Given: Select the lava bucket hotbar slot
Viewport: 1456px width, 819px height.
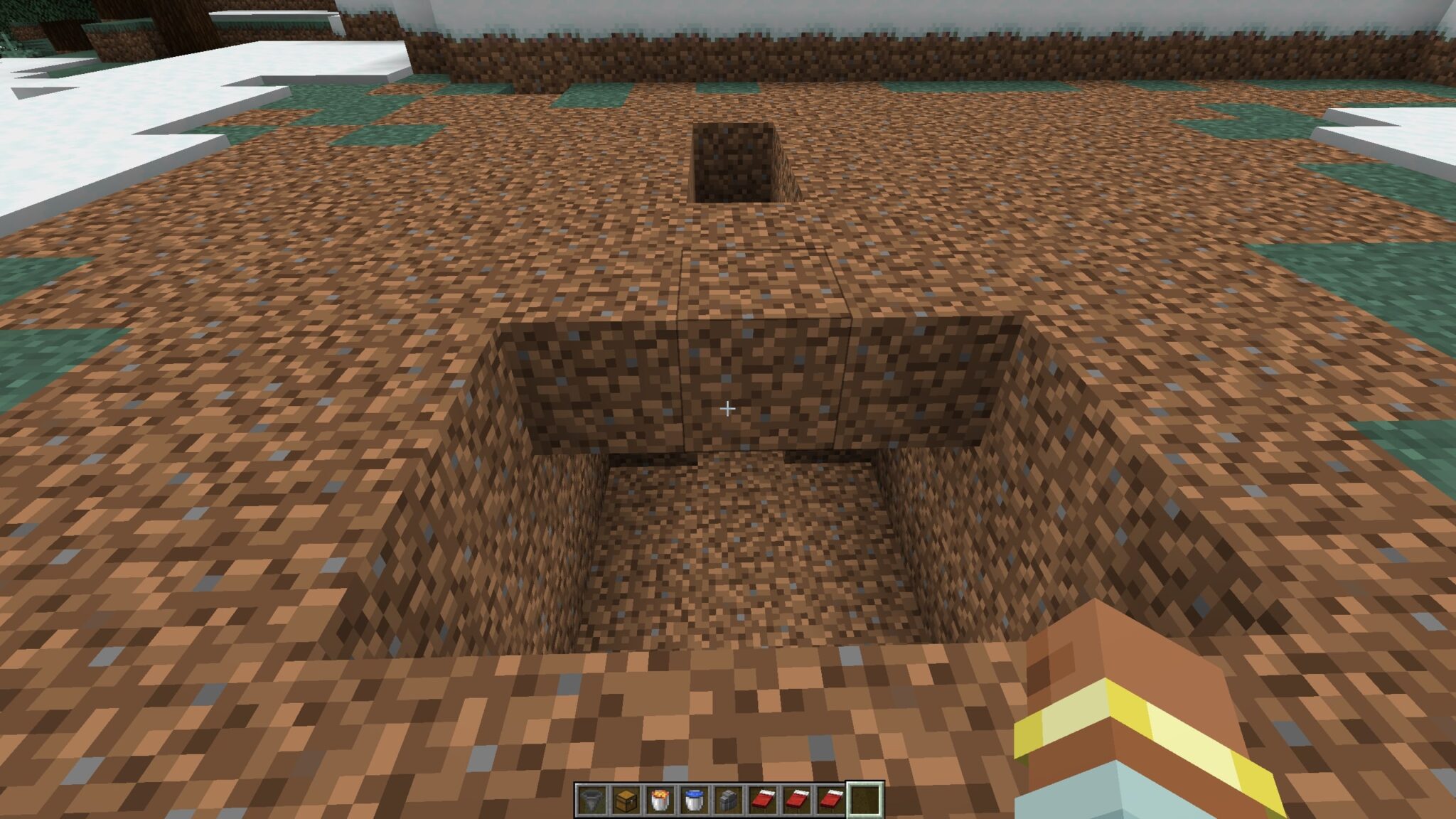Looking at the screenshot, I should click(659, 800).
